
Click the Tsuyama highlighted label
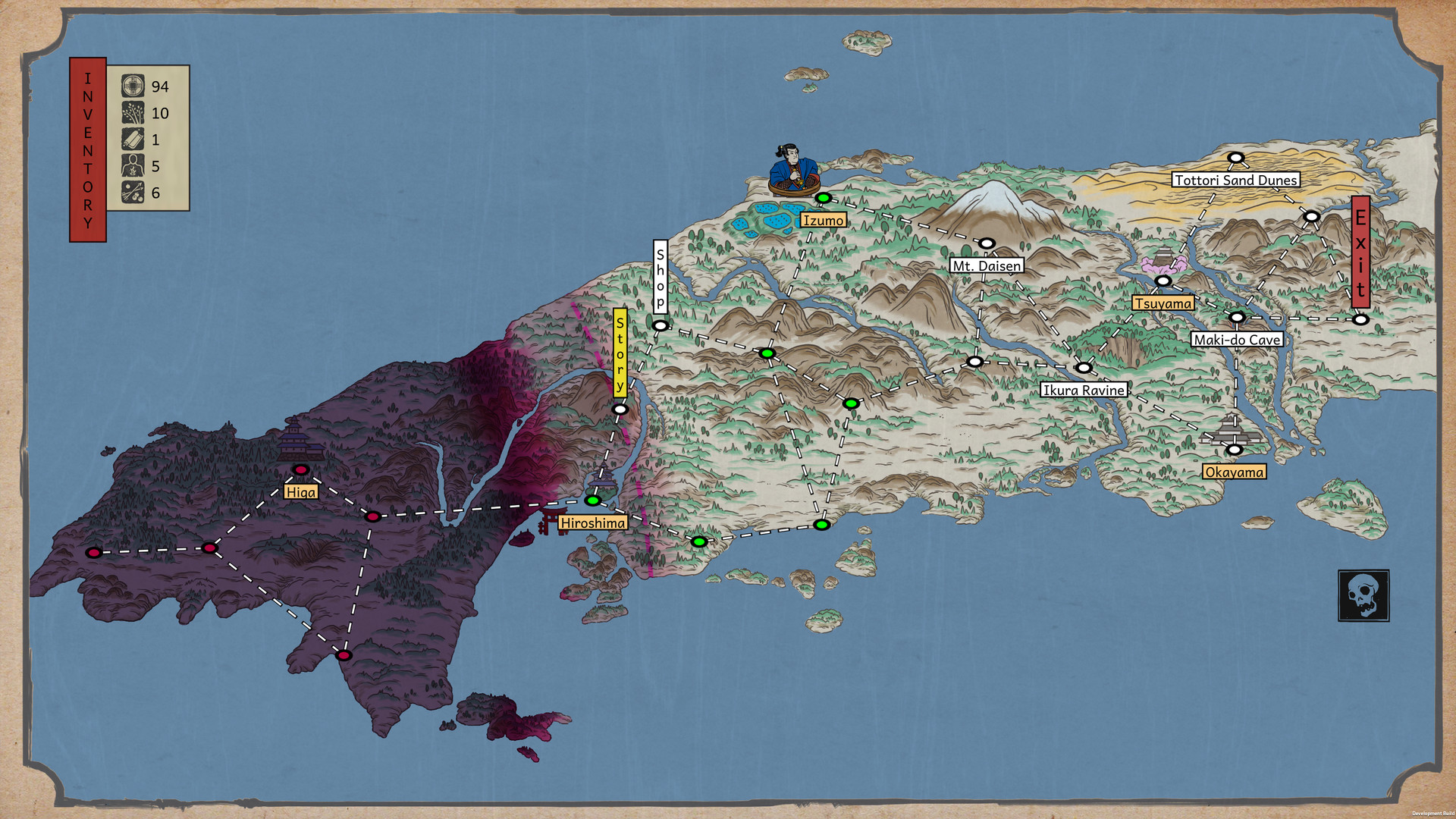1164,303
